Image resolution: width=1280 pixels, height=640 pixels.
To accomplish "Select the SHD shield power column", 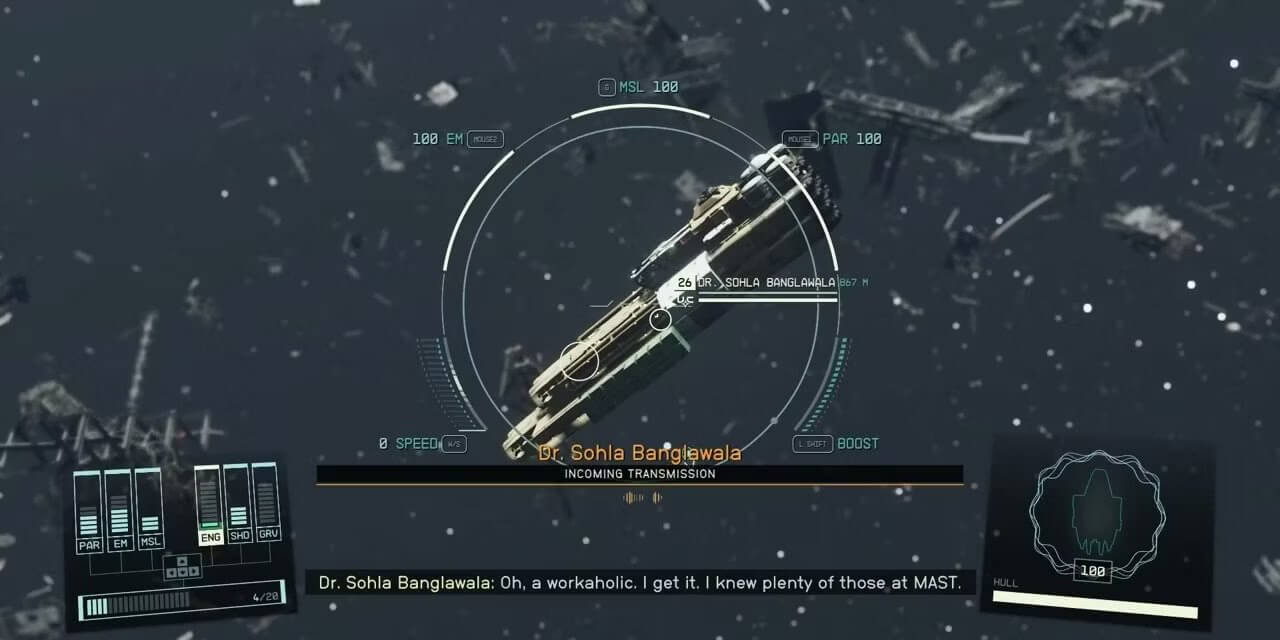I will click(x=238, y=504).
